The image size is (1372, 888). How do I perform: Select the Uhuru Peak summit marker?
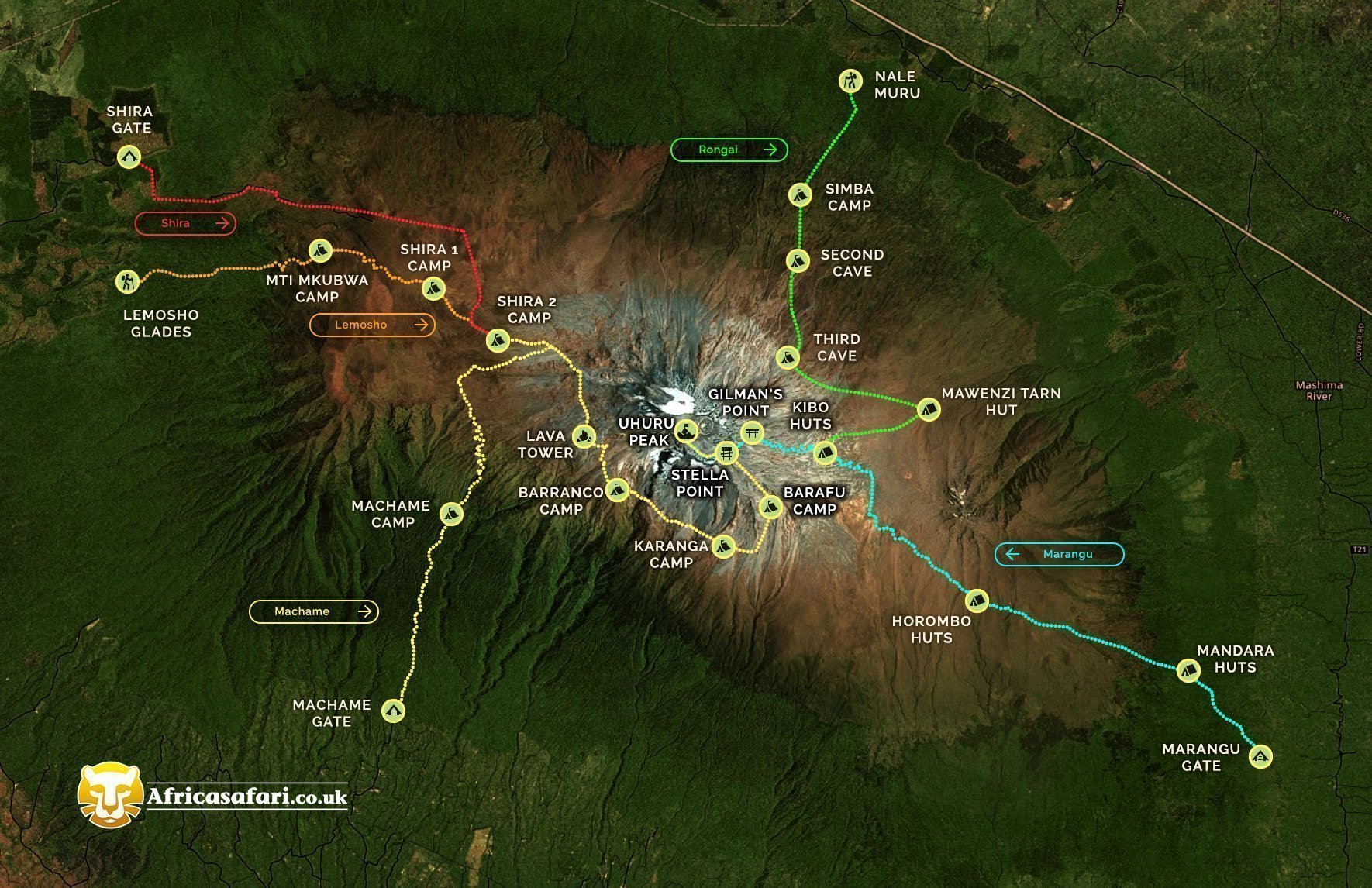(686, 430)
